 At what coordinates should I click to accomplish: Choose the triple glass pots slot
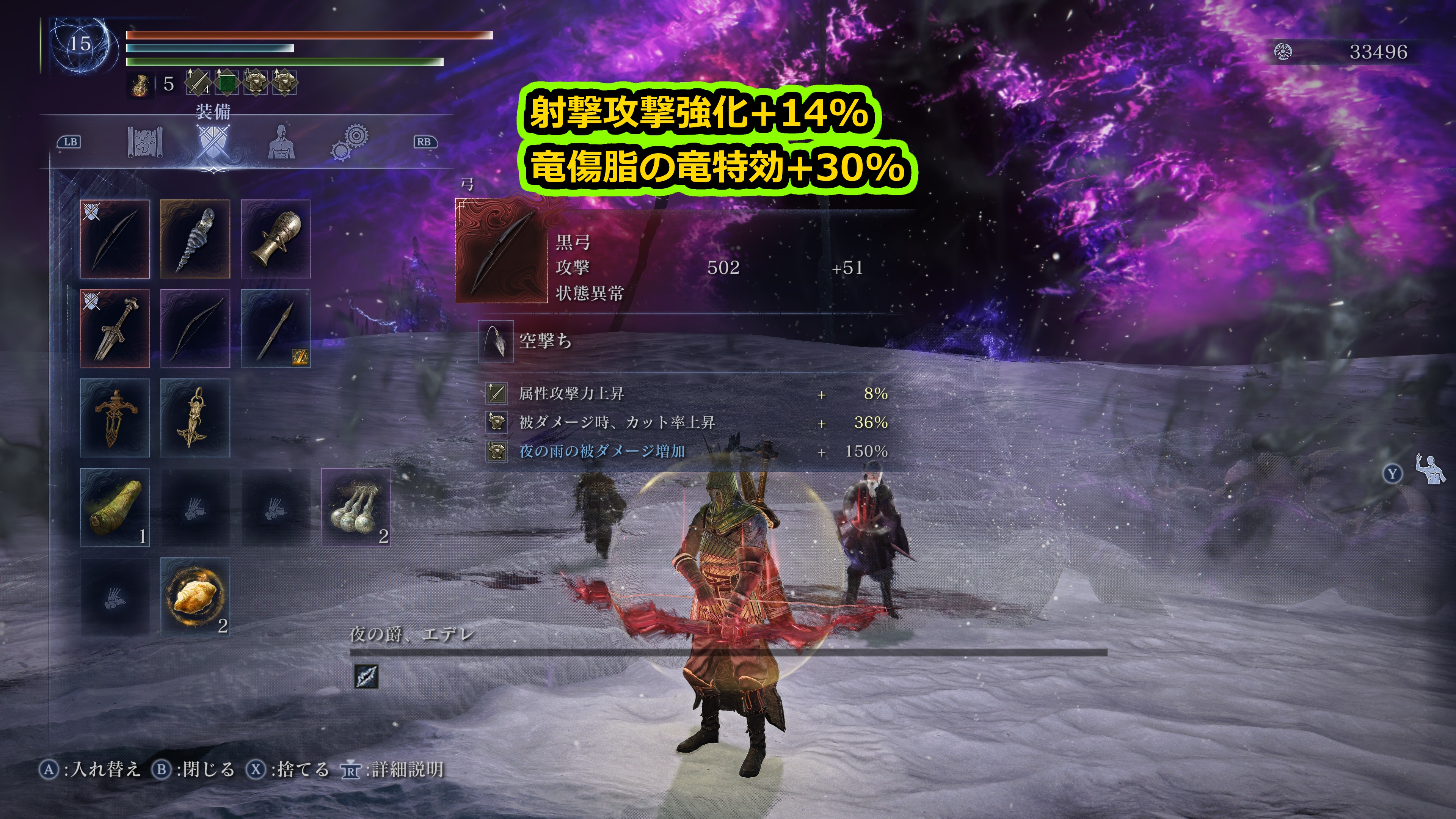click(356, 507)
